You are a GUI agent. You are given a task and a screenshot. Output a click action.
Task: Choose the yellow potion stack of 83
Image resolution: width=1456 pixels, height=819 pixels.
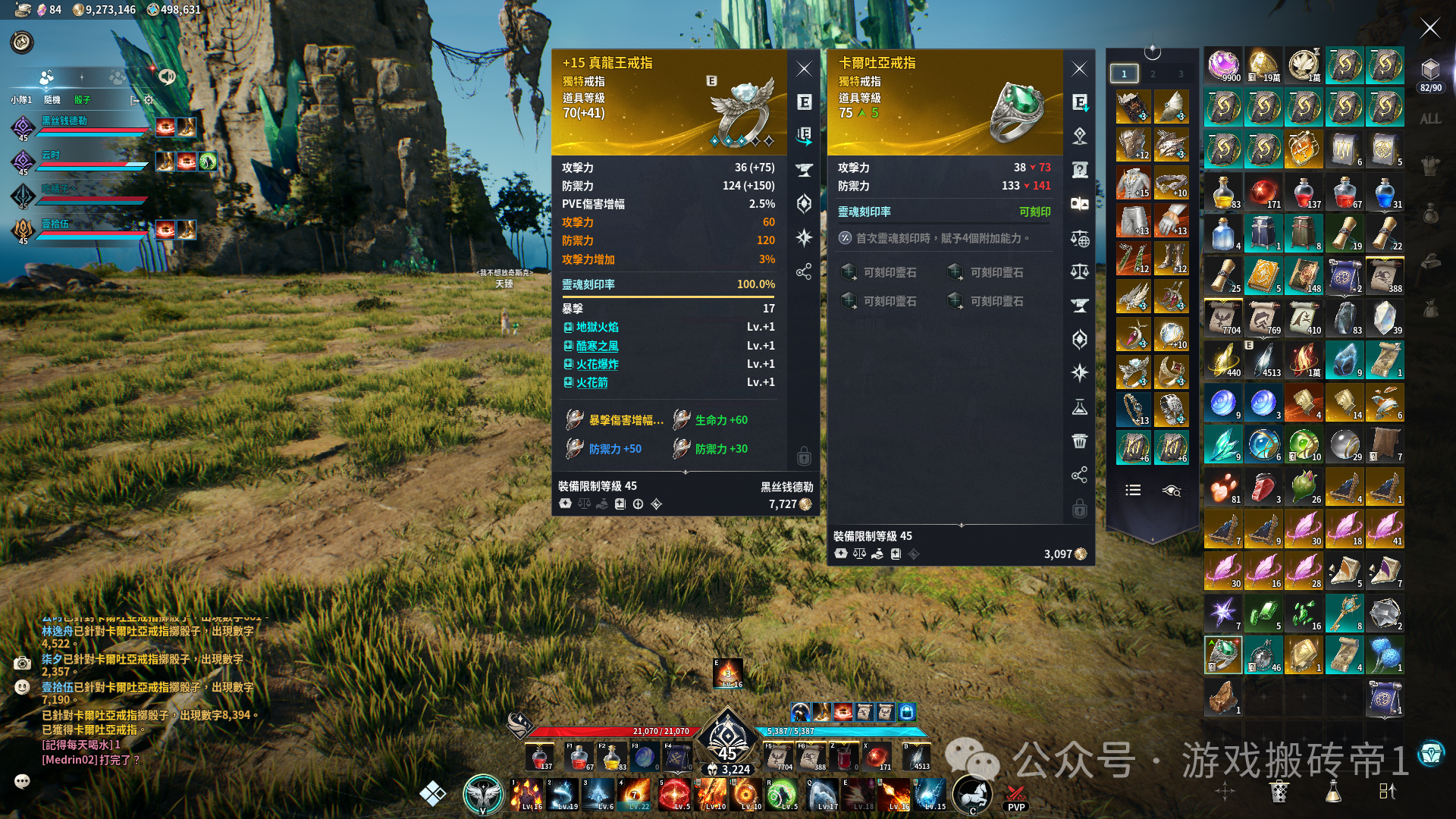point(1223,193)
